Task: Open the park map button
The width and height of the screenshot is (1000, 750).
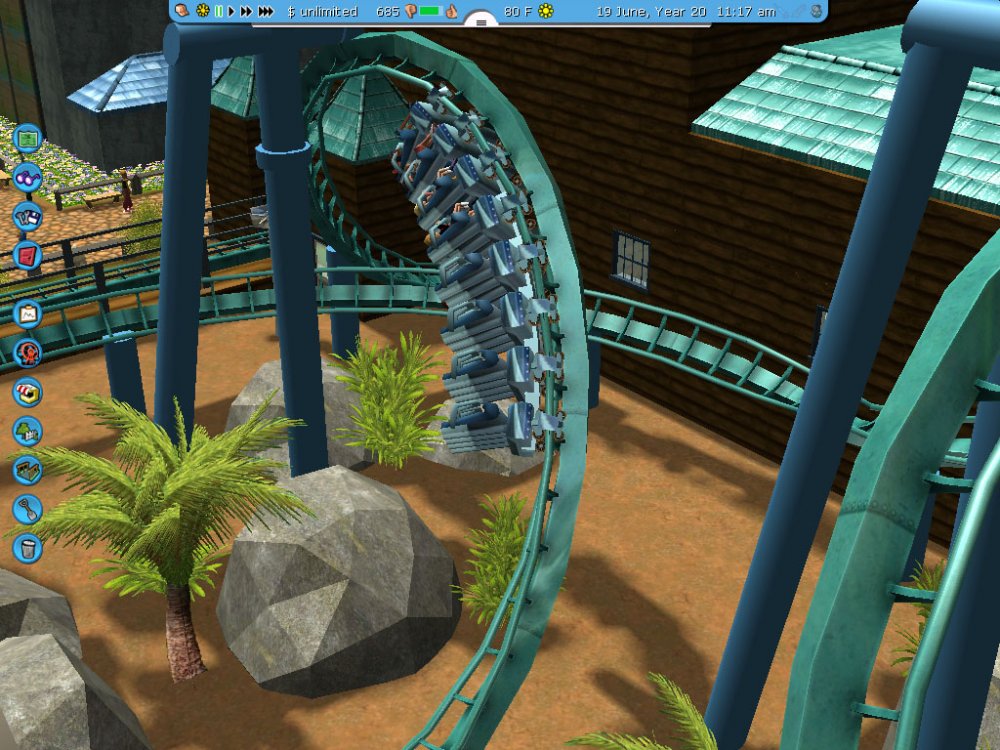Action: point(28,136)
